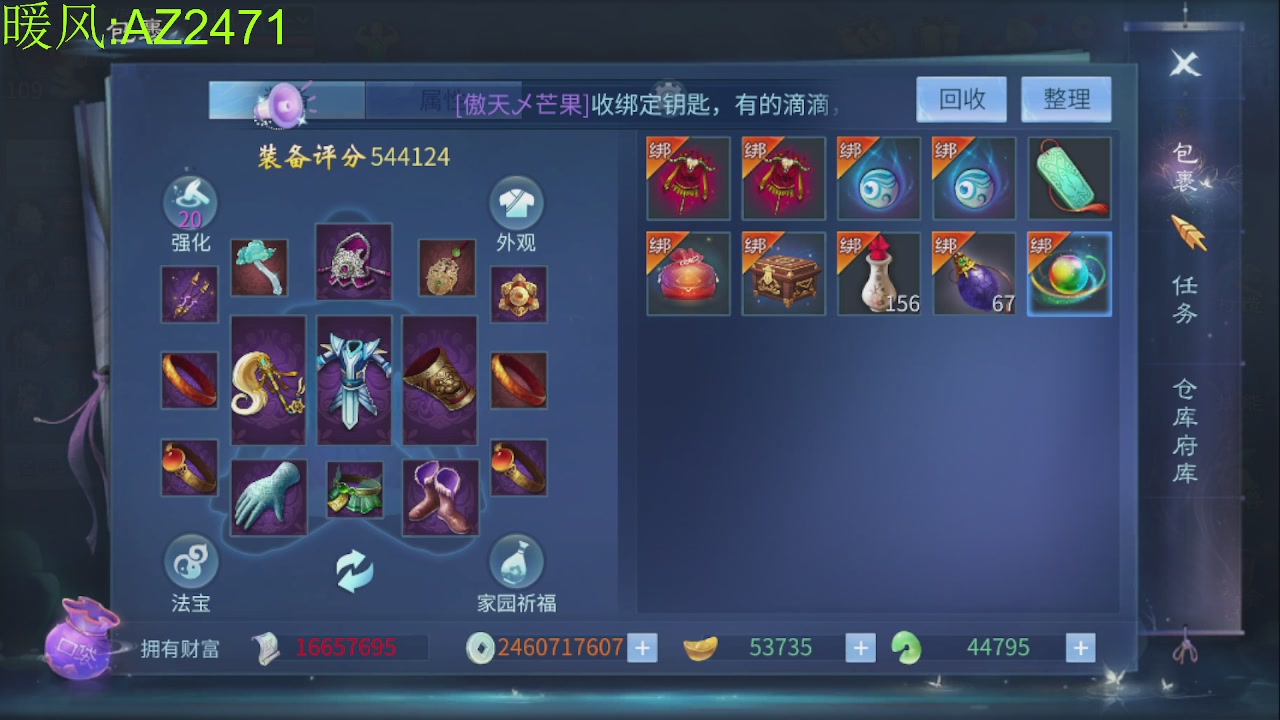Click the purple money pouch icon bottom left
The height and width of the screenshot is (720, 1280).
tap(80, 650)
